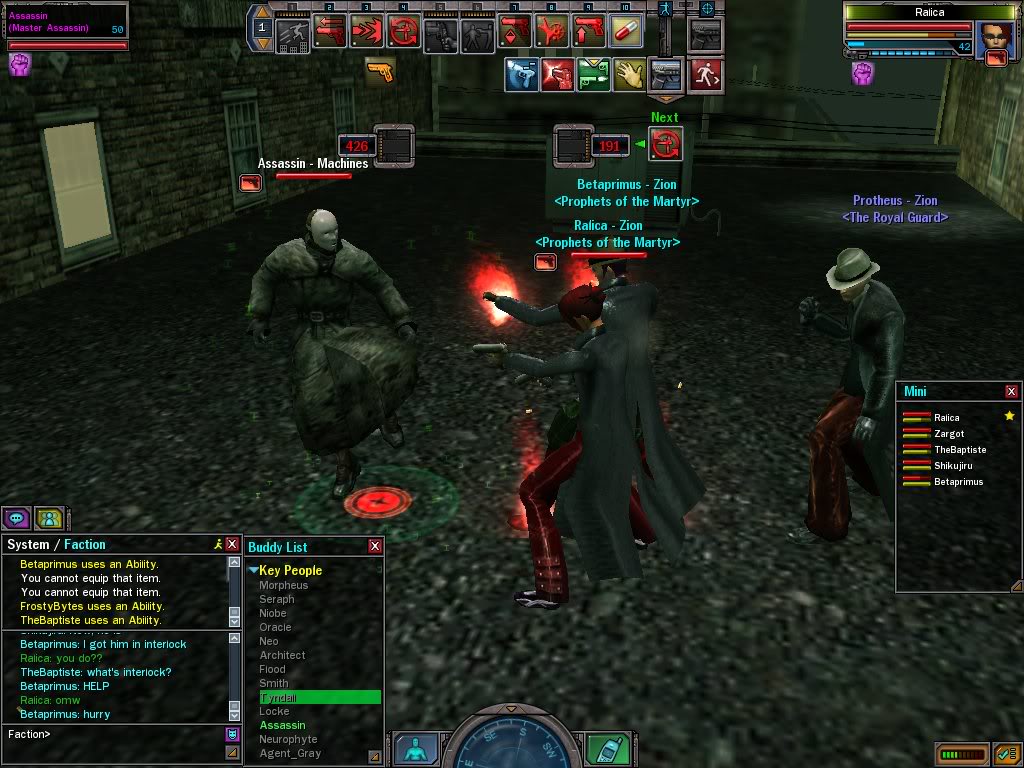Click the red running man evade icon

pyautogui.click(x=706, y=75)
